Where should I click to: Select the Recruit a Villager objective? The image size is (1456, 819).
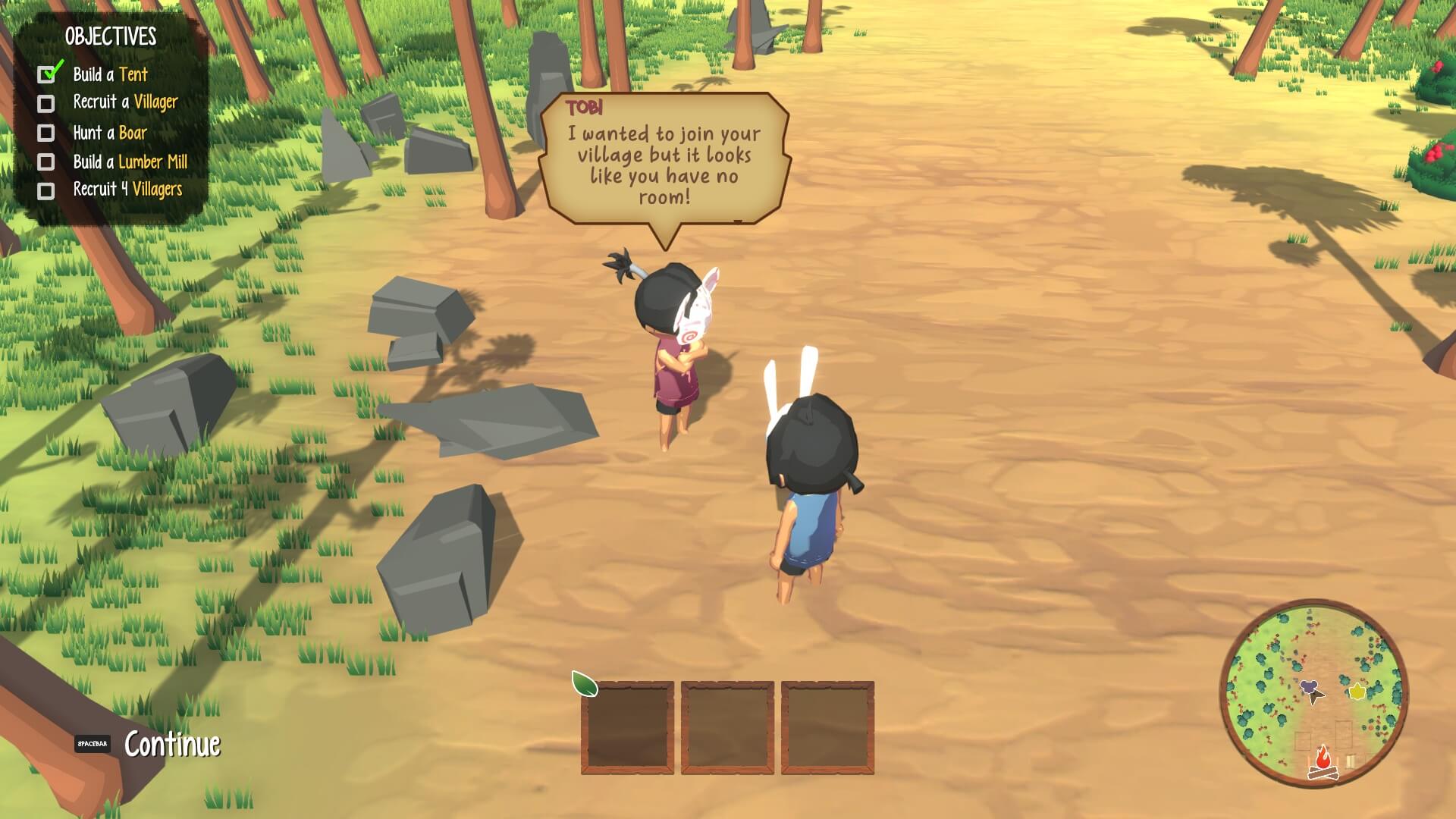125,102
